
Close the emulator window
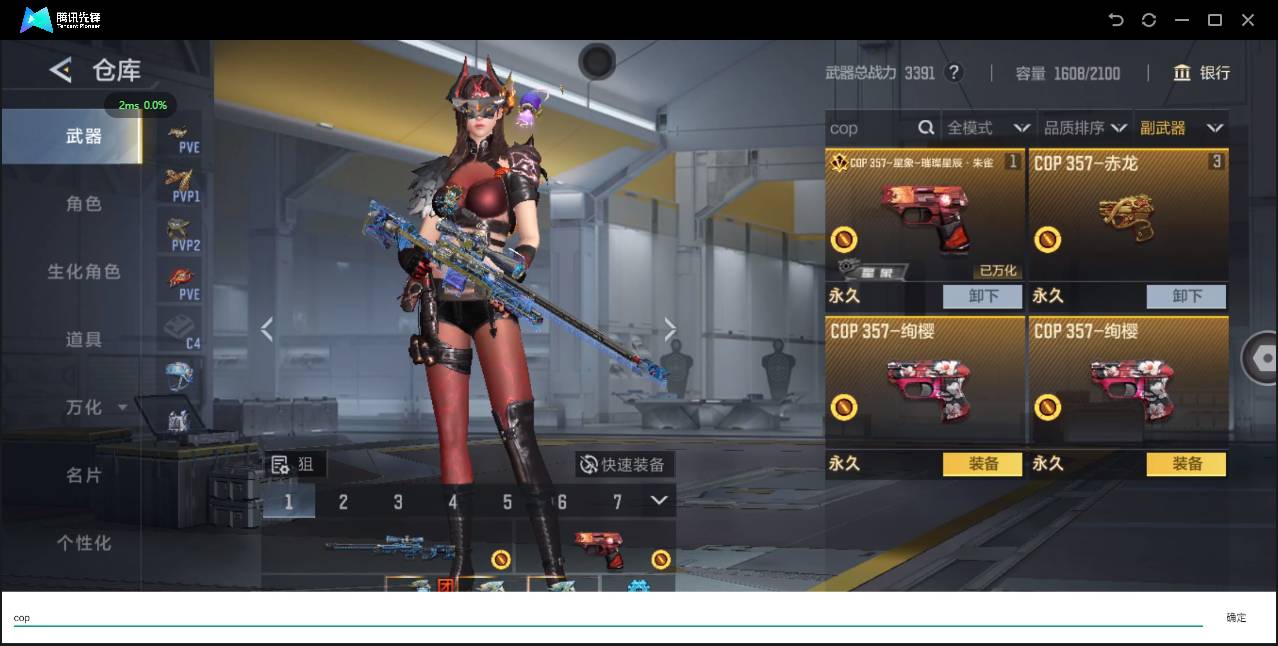[1248, 20]
